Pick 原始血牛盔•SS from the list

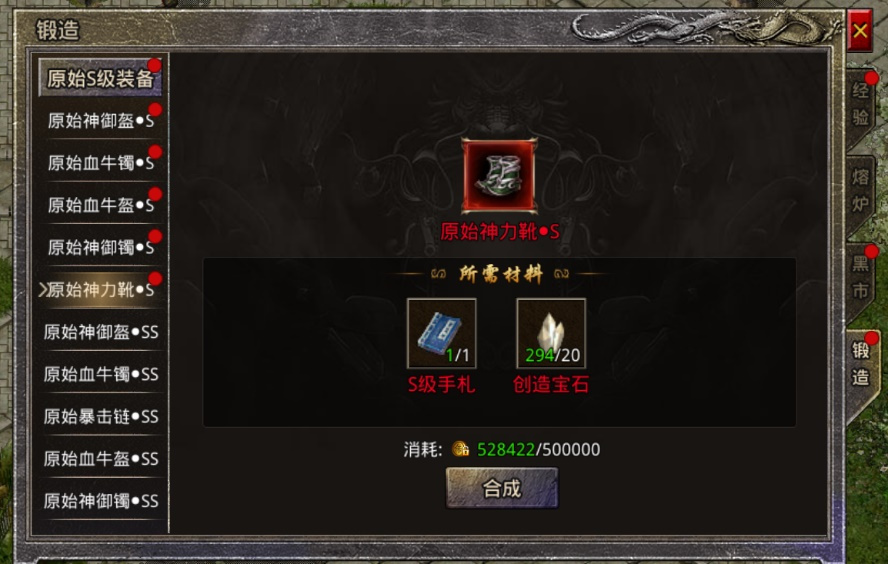click(100, 459)
